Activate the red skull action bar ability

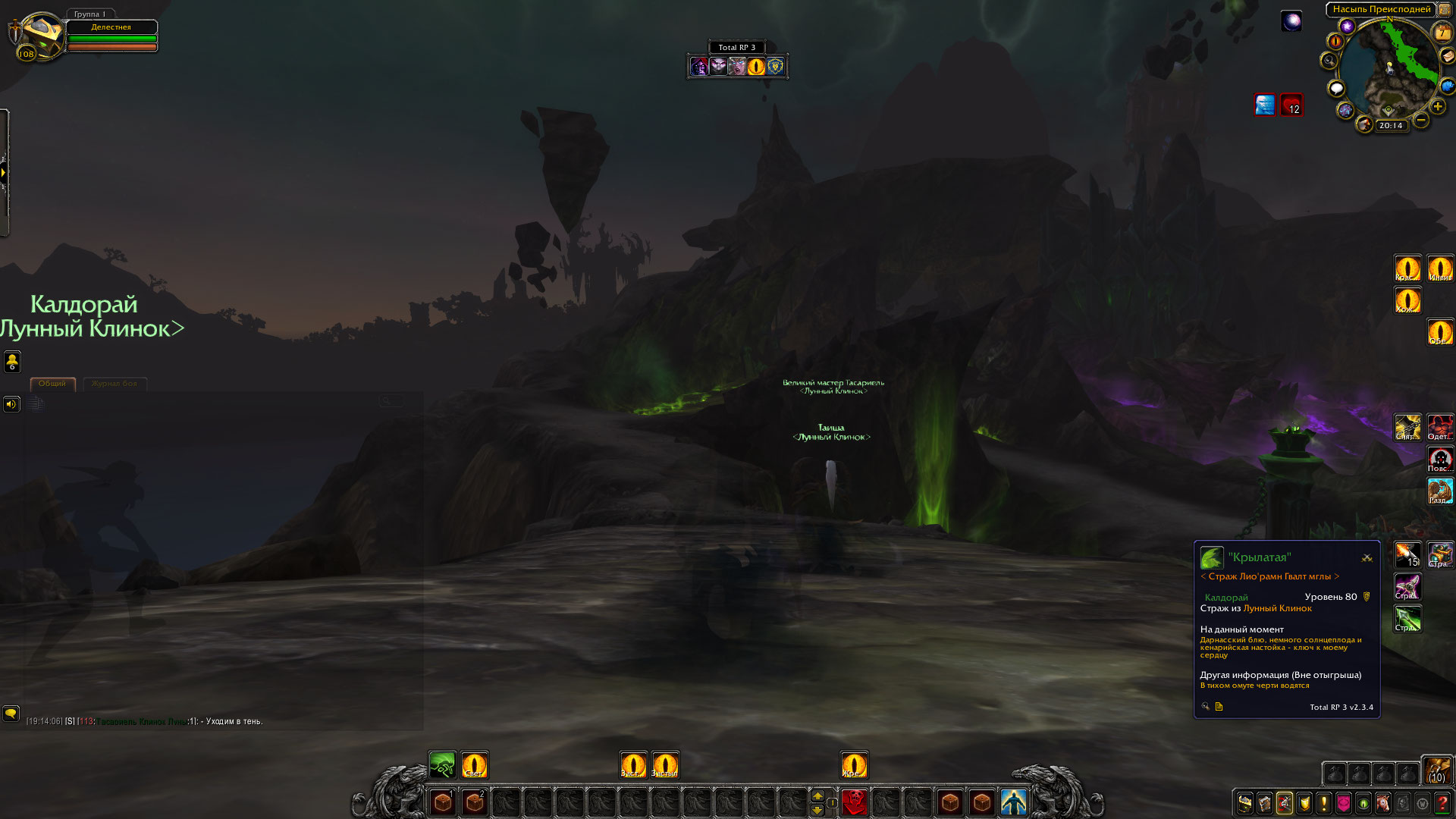(855, 802)
